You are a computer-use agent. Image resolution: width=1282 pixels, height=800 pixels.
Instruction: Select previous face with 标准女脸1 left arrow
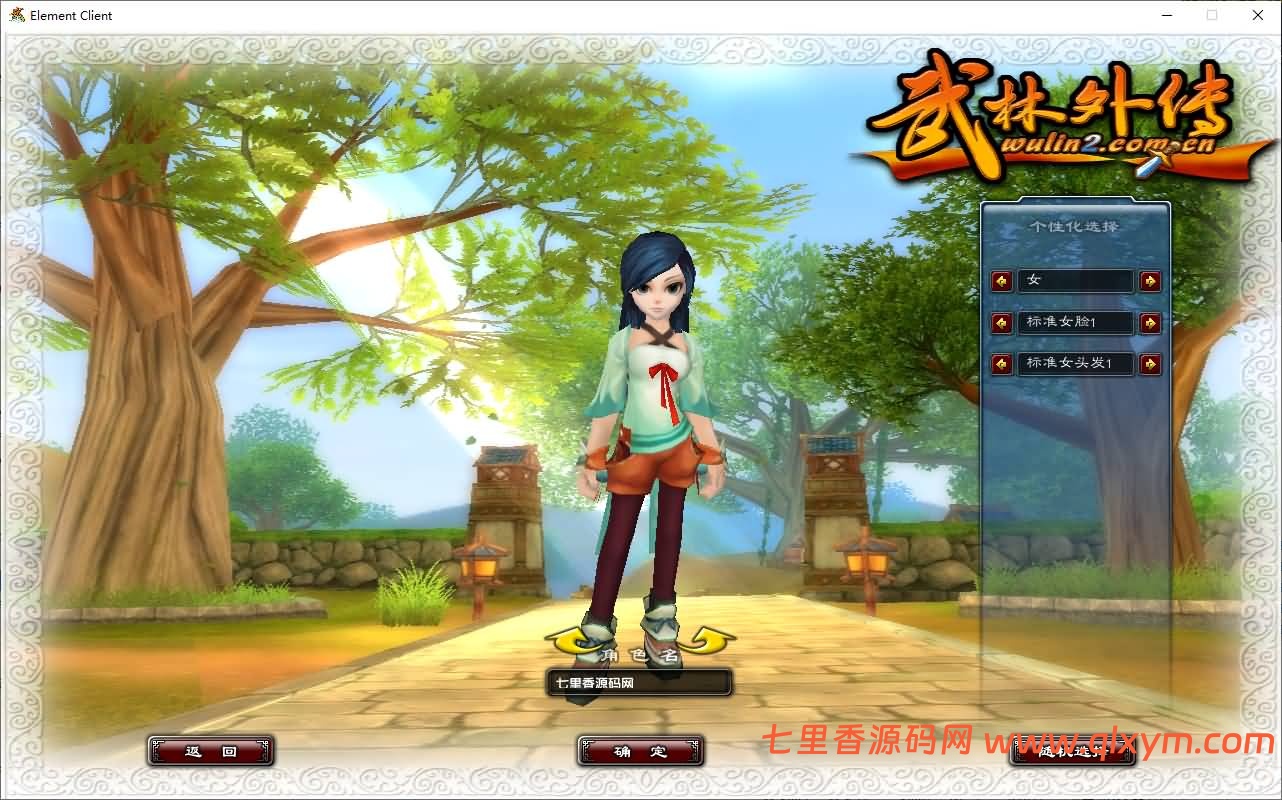tap(1001, 322)
